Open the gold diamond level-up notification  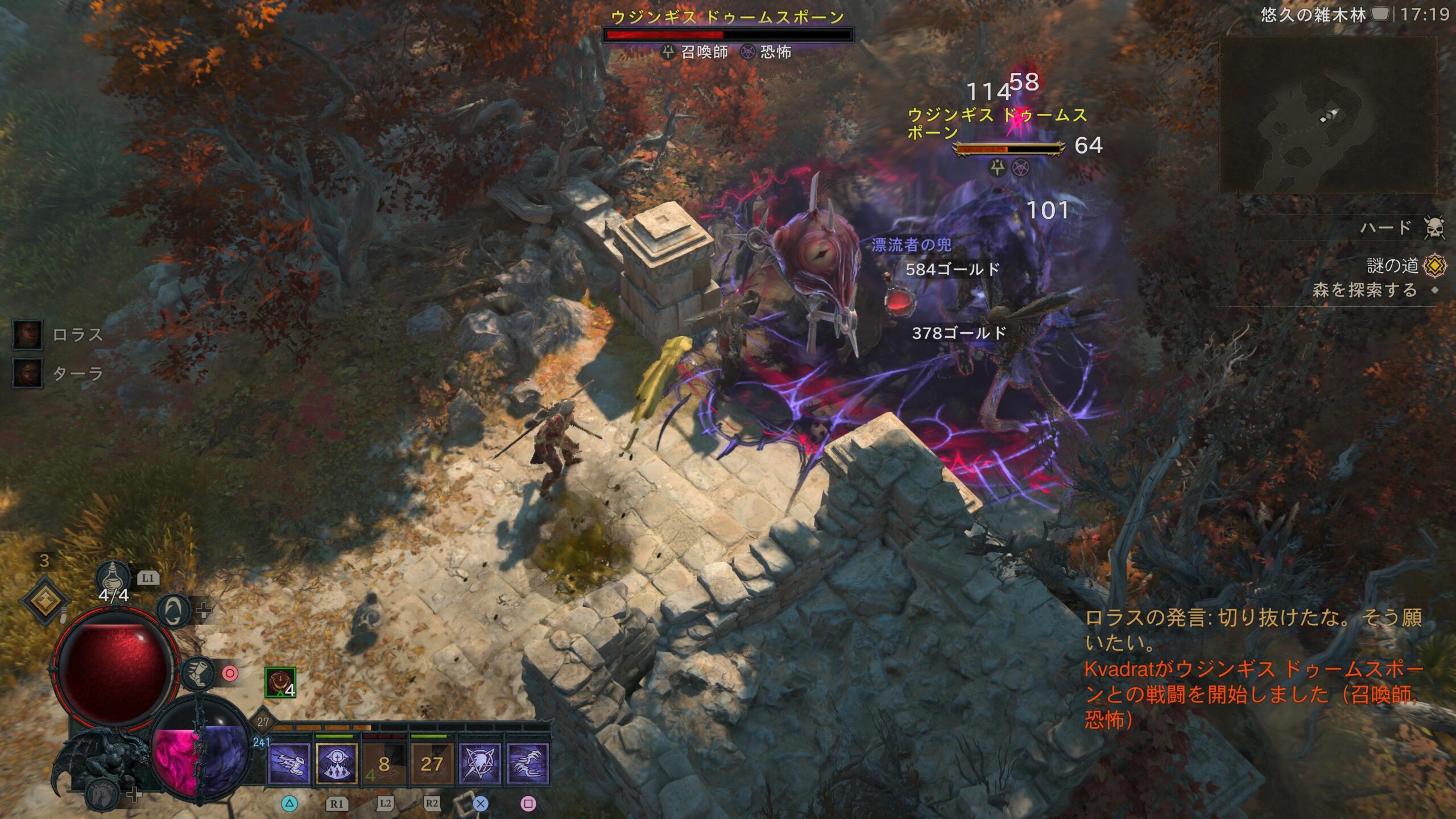pos(45,600)
